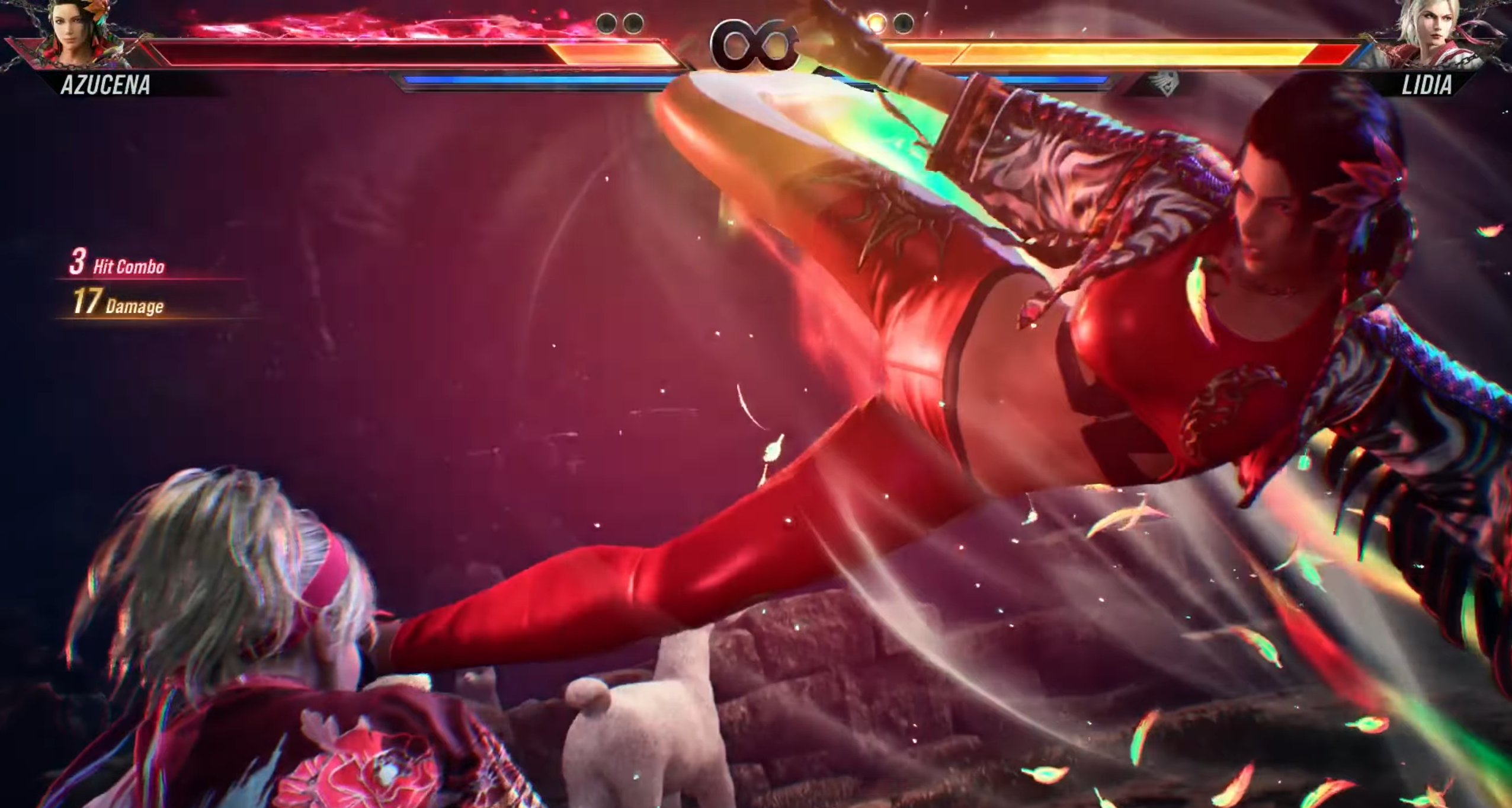
Task: Click Lidia's yellow-red health bar
Action: click(1126, 53)
